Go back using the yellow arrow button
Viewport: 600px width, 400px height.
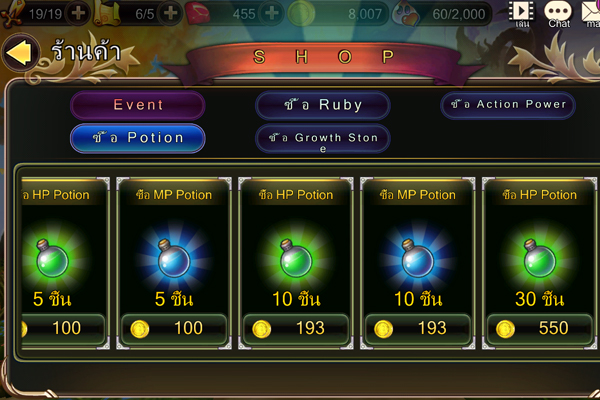click(x=20, y=54)
